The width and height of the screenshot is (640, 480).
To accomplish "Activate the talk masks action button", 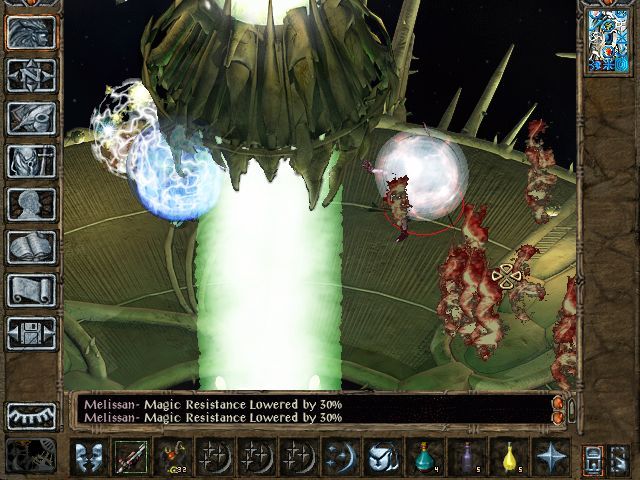I will tap(88, 458).
